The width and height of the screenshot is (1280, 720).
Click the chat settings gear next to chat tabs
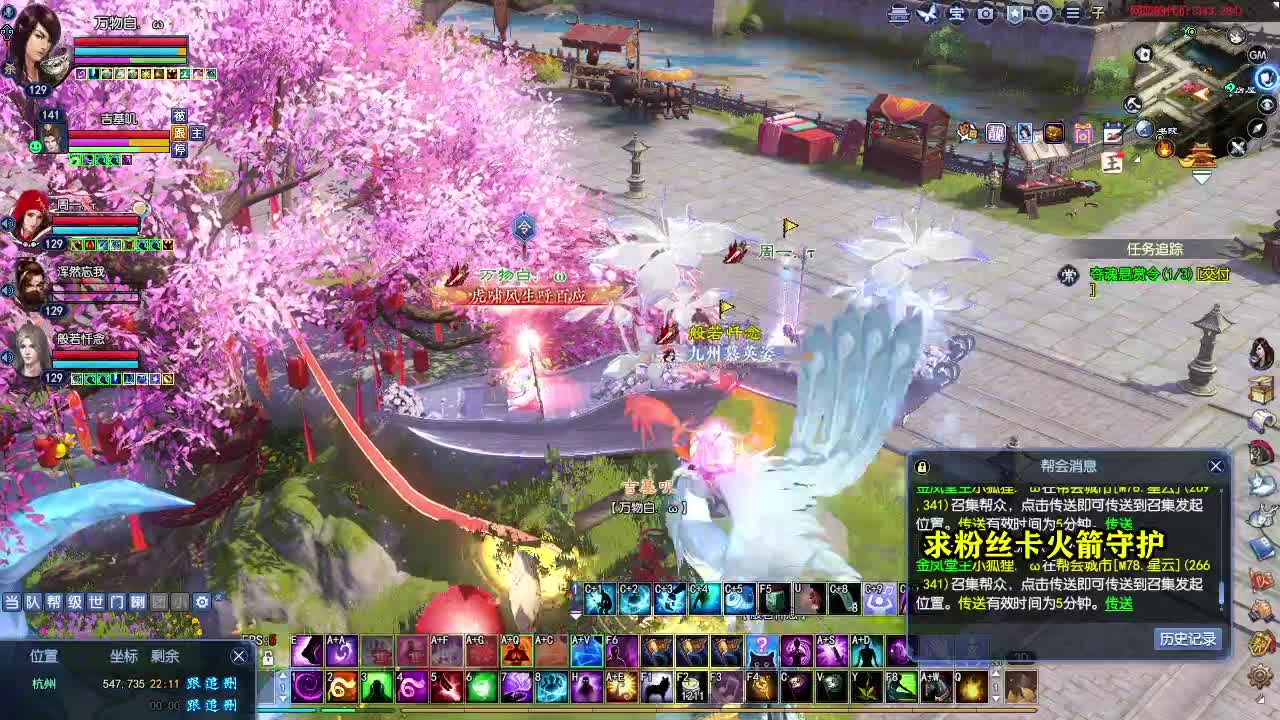[202, 603]
